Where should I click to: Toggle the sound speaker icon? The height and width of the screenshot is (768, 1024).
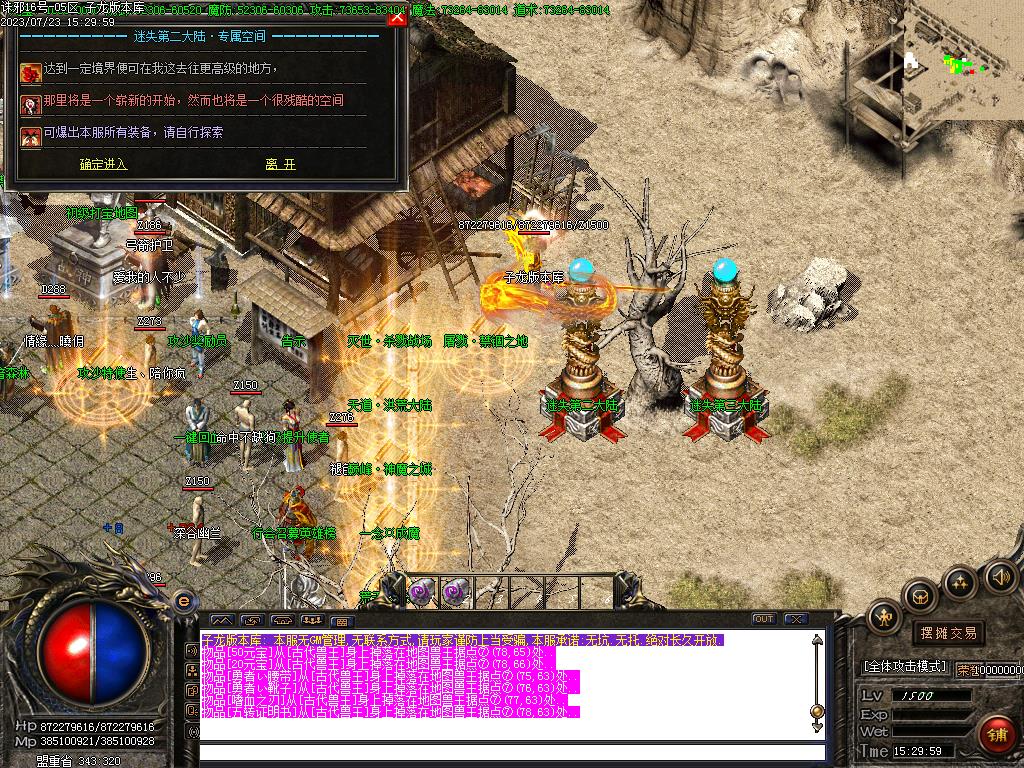point(1000,576)
